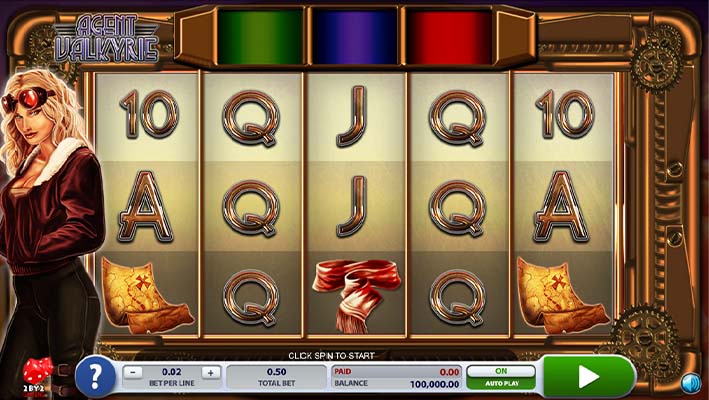Mute sound using the speaker icon
This screenshot has height=400, width=709.
click(x=690, y=382)
